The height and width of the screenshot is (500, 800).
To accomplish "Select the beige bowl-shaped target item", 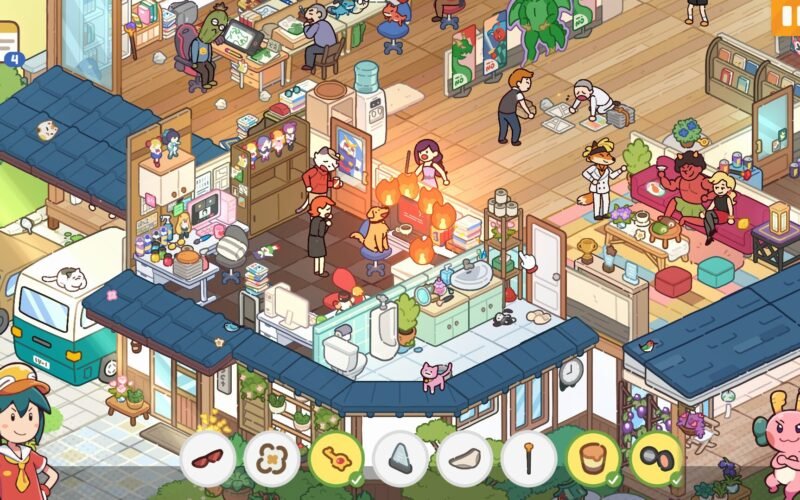I will click(x=465, y=459).
